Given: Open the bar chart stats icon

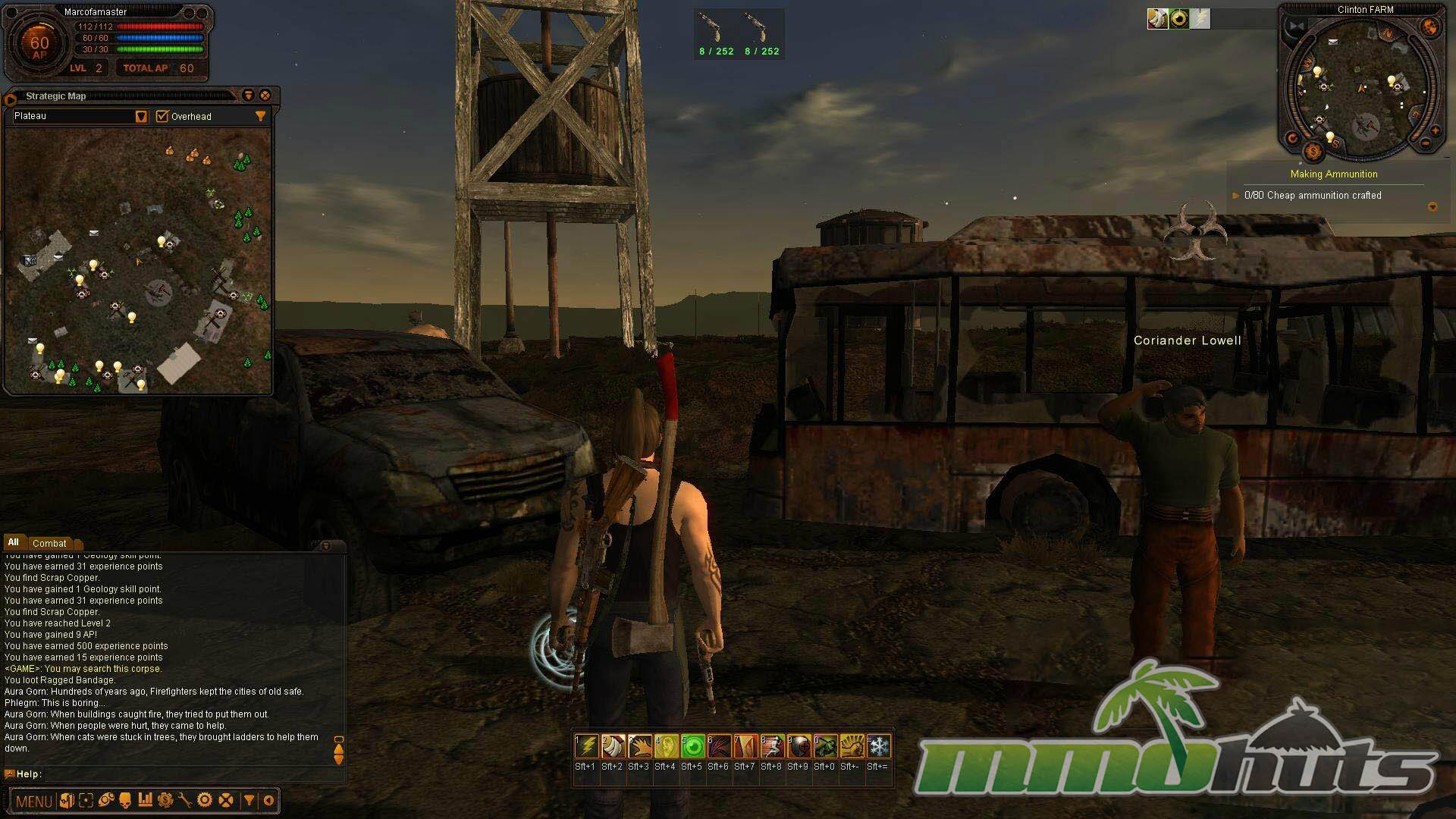Looking at the screenshot, I should point(146,800).
